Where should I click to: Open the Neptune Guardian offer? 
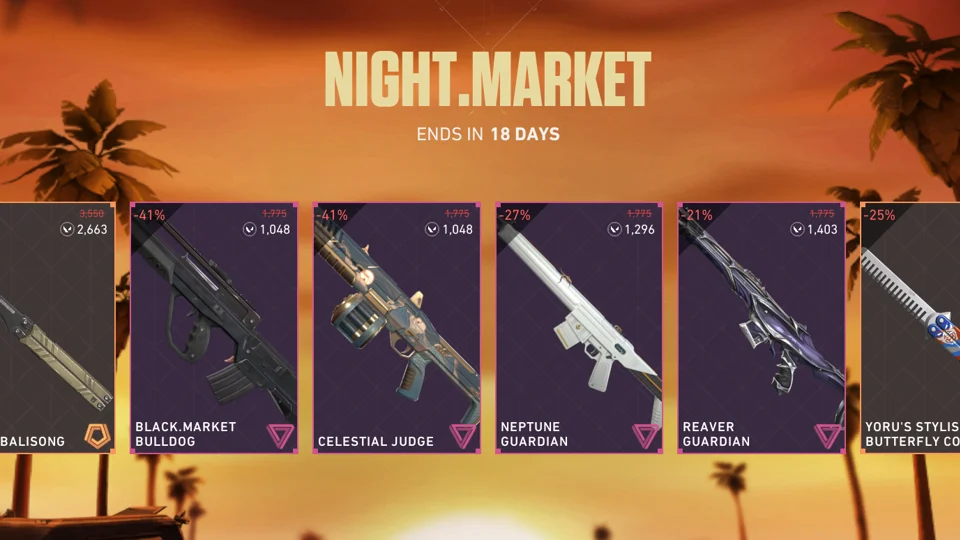(x=579, y=328)
